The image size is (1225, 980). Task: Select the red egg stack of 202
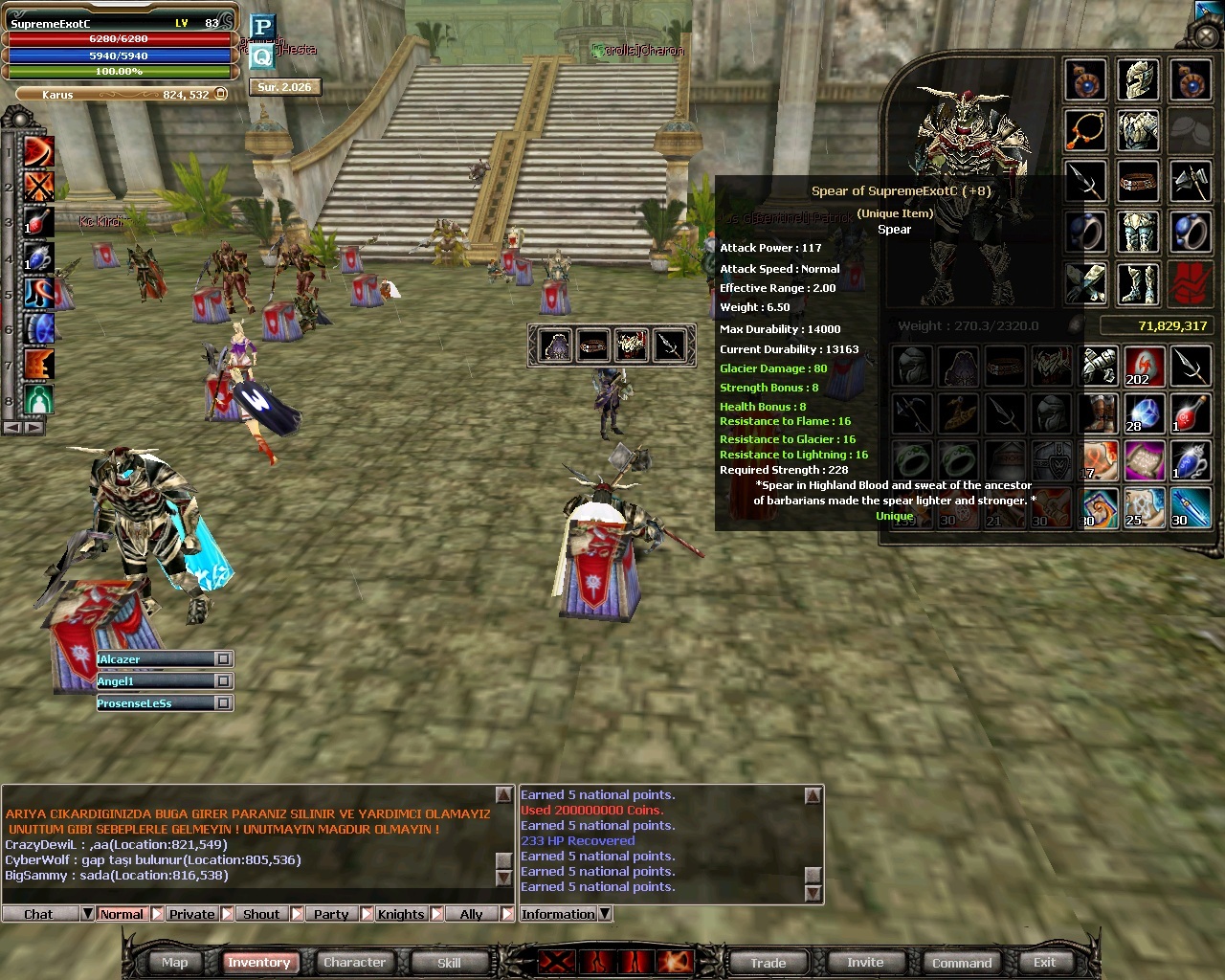tap(1143, 367)
